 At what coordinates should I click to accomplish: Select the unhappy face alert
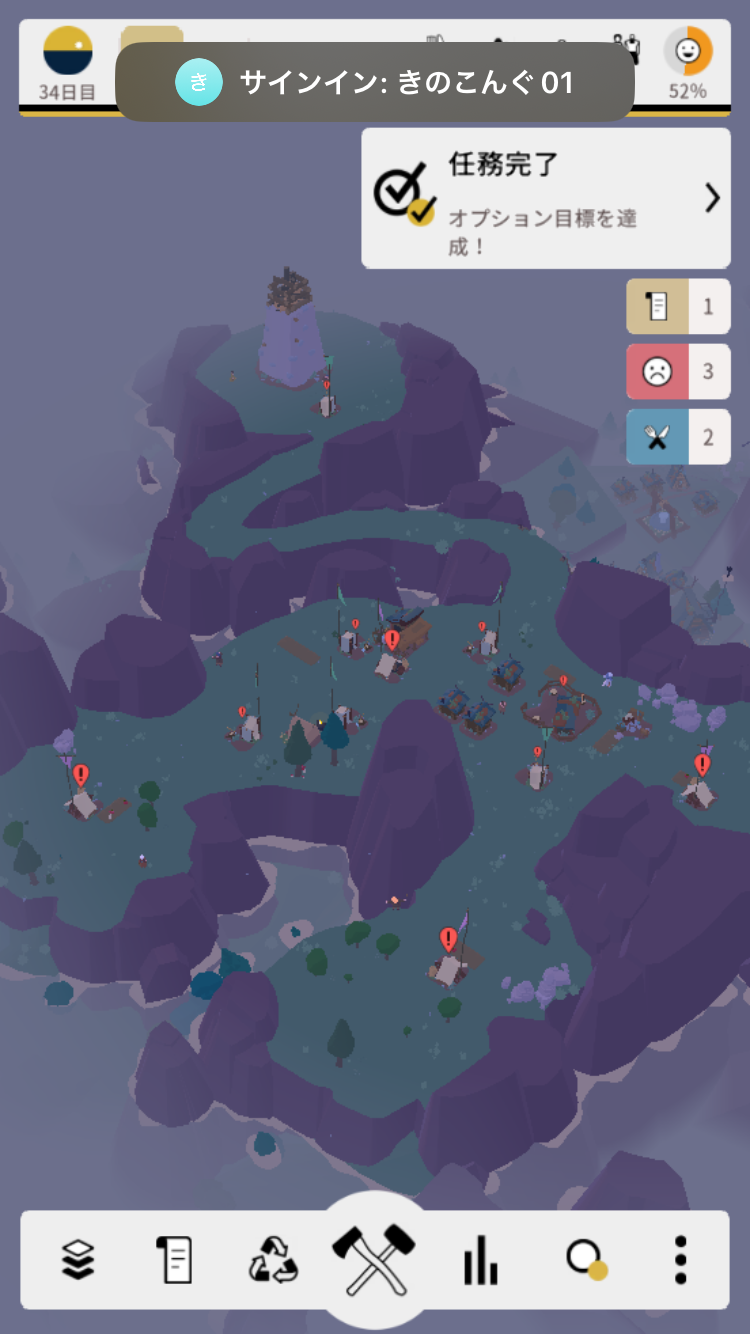[678, 372]
